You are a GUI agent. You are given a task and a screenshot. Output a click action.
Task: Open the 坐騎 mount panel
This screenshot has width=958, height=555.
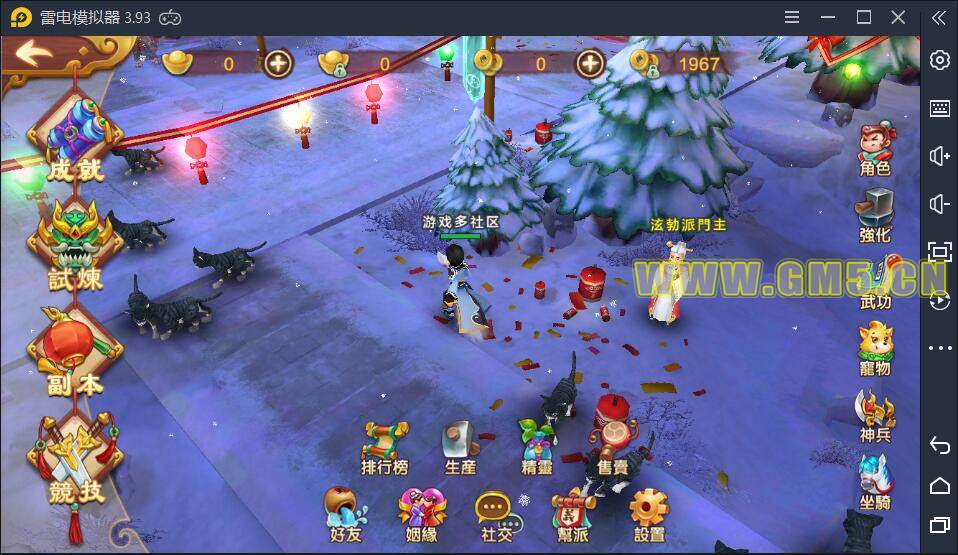[875, 483]
